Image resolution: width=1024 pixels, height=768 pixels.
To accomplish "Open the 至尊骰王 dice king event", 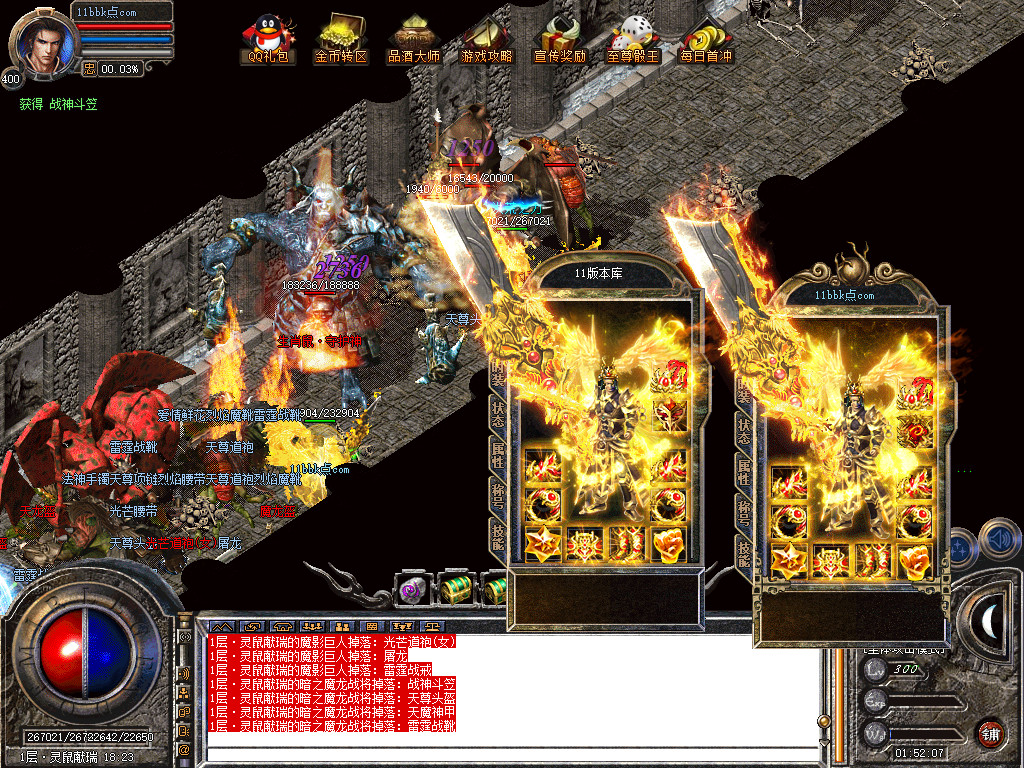I will click(633, 38).
